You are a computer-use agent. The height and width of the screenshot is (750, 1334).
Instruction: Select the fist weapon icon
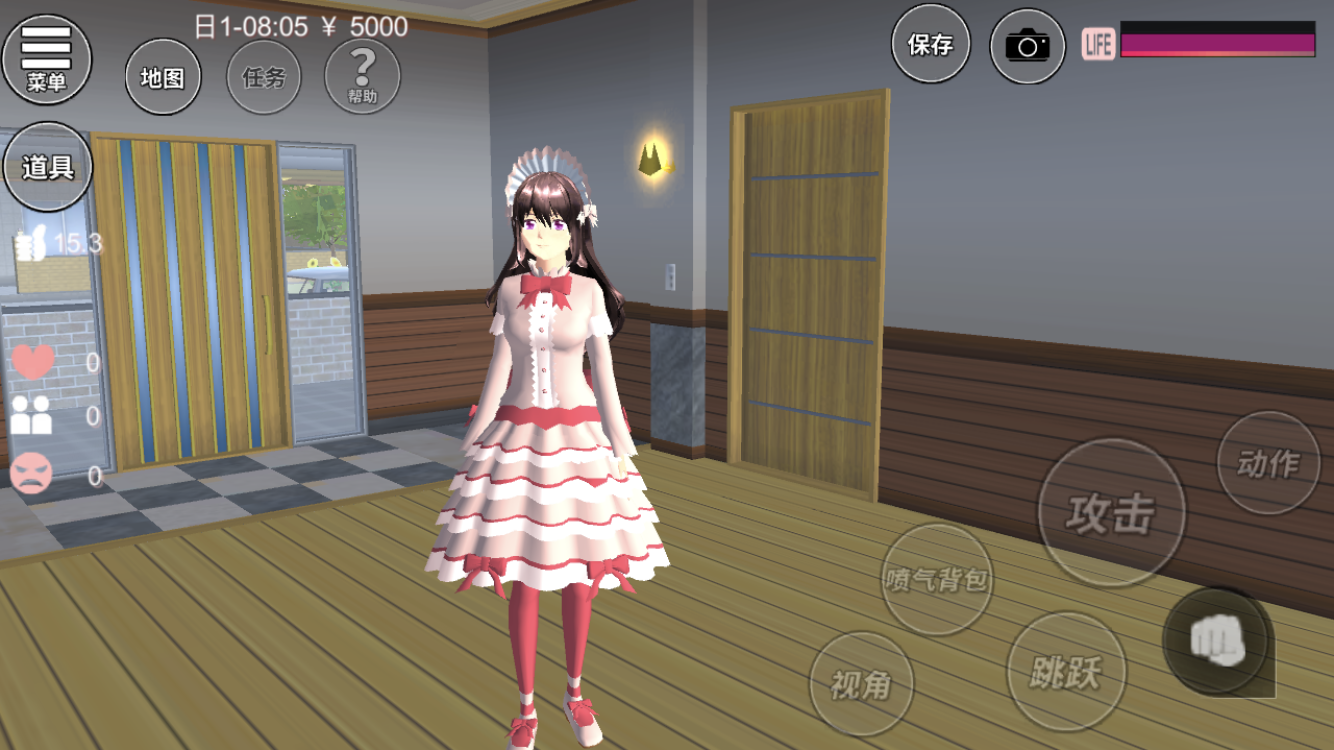pyautogui.click(x=1217, y=641)
